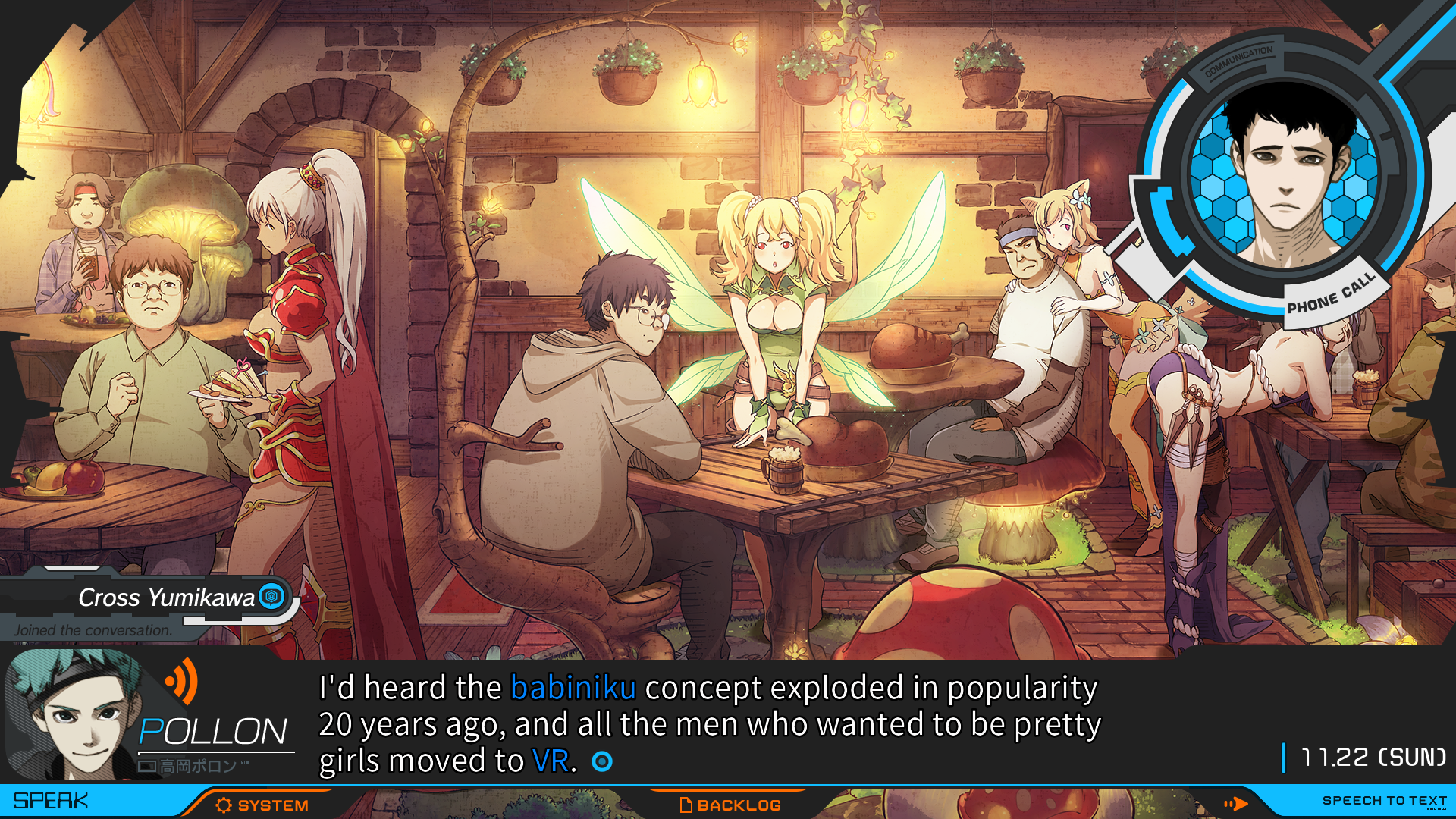Select the SPEAK button
Image resolution: width=1456 pixels, height=819 pixels.
click(x=52, y=801)
